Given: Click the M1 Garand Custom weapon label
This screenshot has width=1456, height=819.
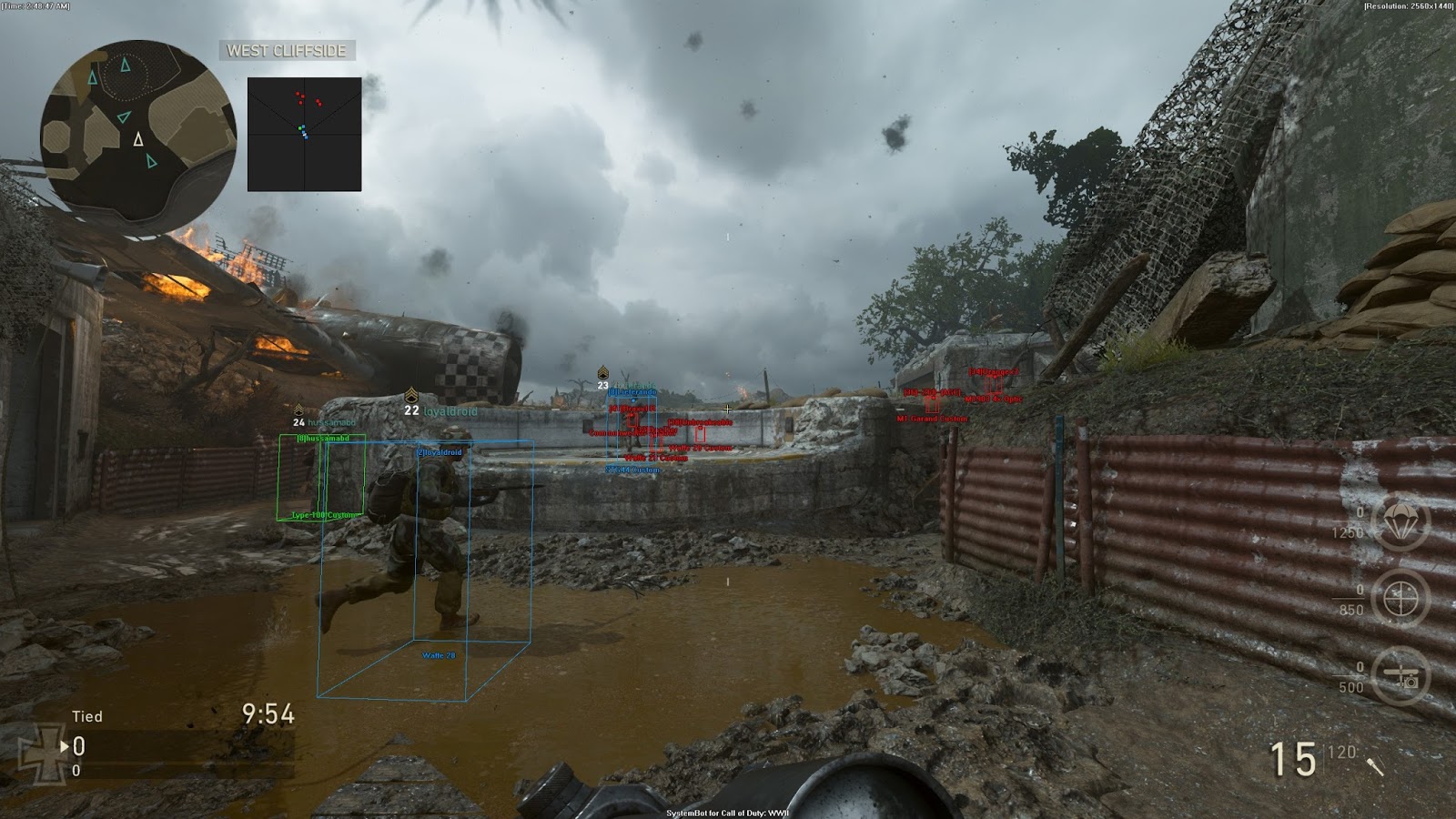Looking at the screenshot, I should [932, 419].
